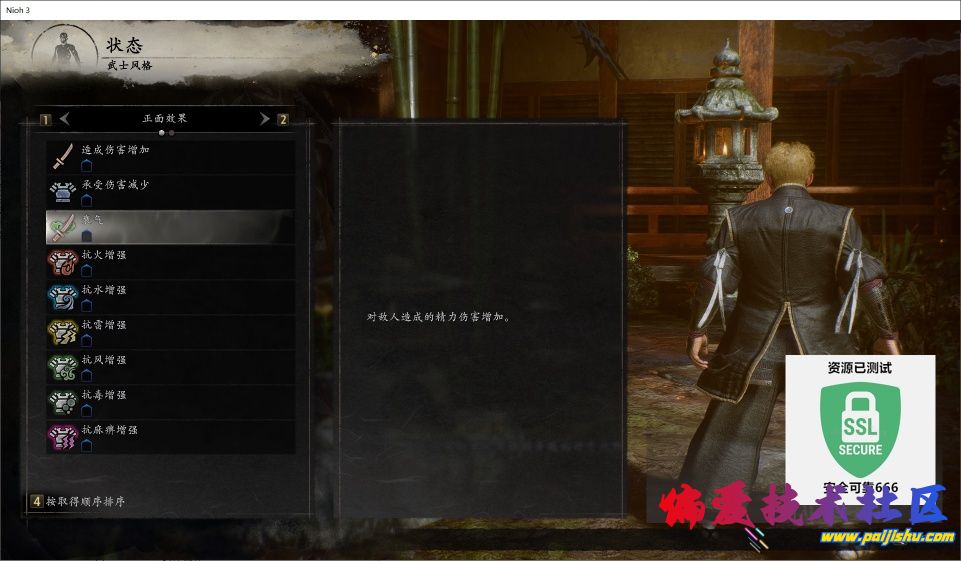This screenshot has height=561, width=961.
Task: Select the 造成伤害增加 effect row
Action: 170,157
